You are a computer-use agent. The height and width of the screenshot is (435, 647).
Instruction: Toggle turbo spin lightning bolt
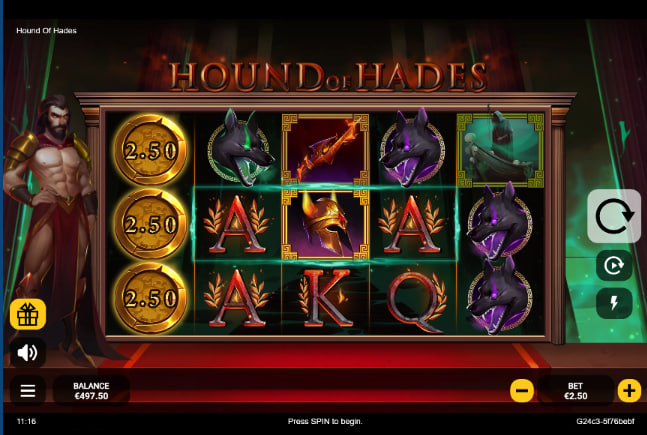[x=613, y=303]
